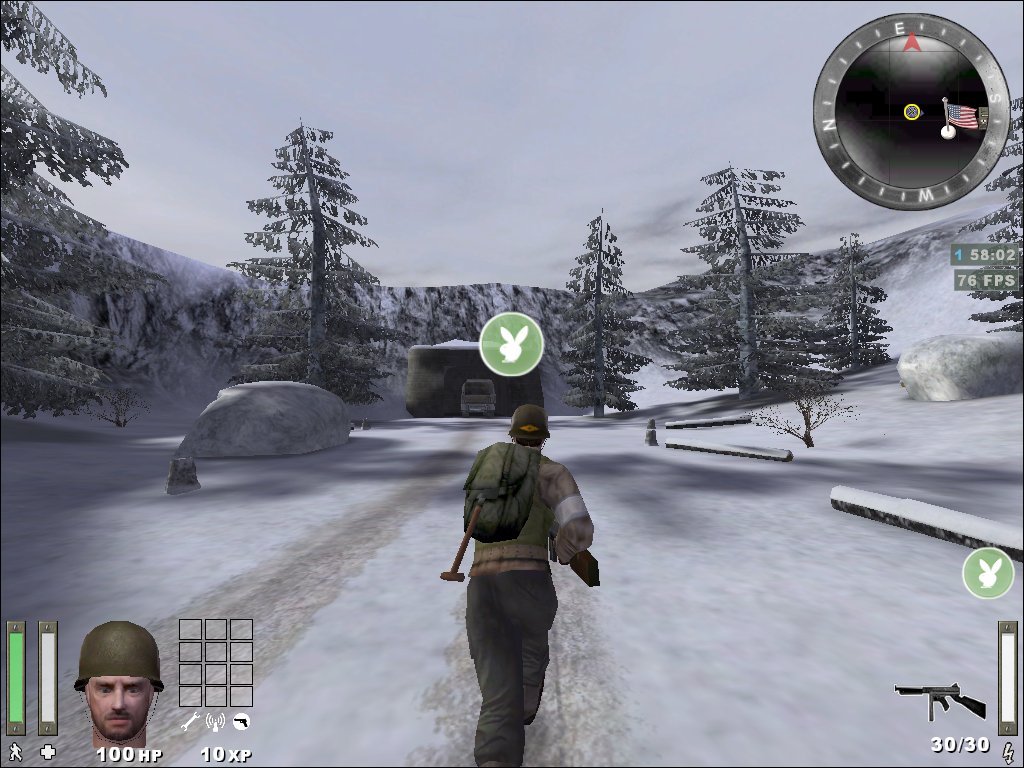
Task: Select the rabbit objective icon above the bunker
Action: (511, 344)
